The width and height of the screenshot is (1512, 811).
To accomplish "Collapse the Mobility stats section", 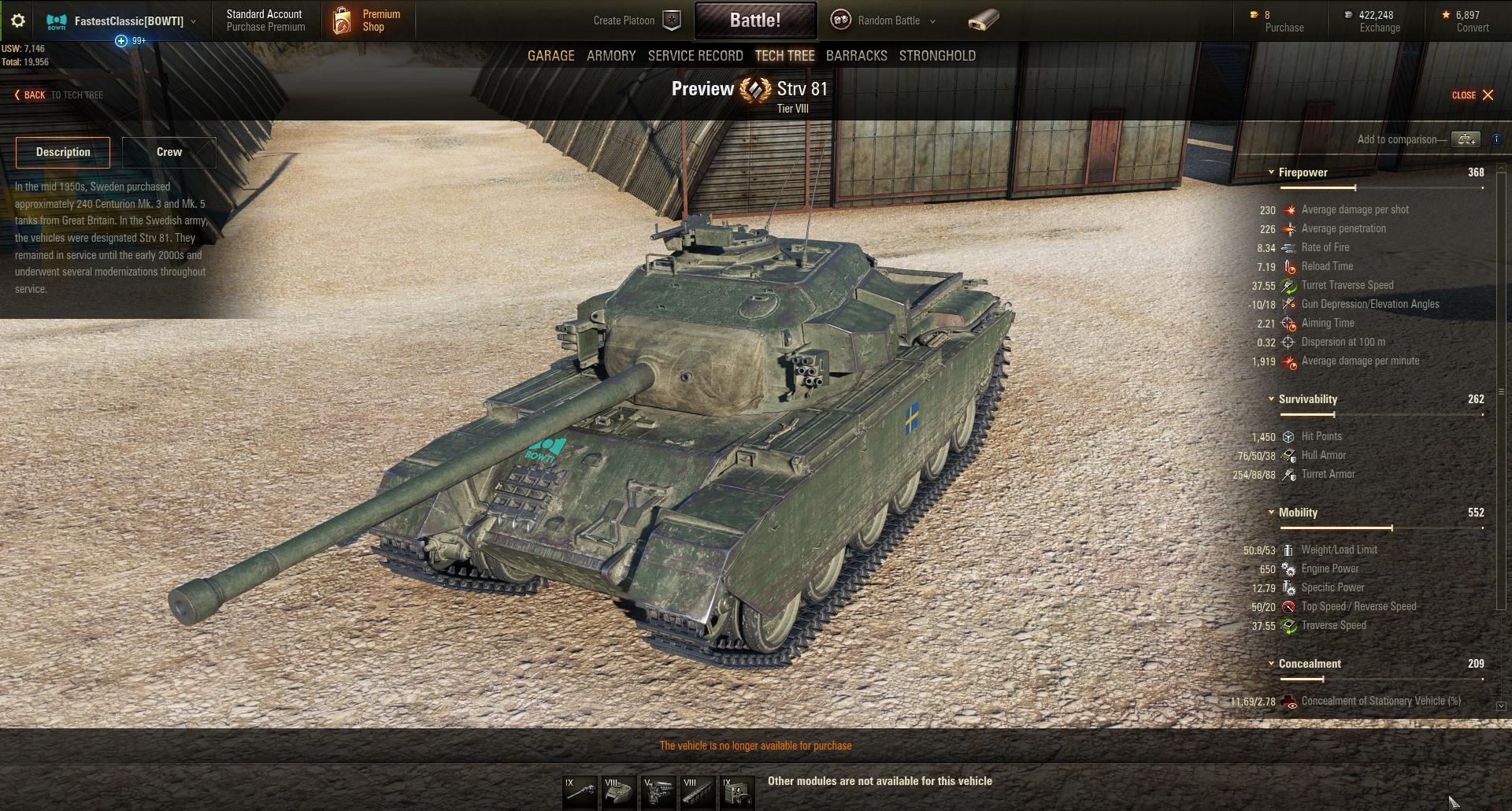I will click(1271, 513).
